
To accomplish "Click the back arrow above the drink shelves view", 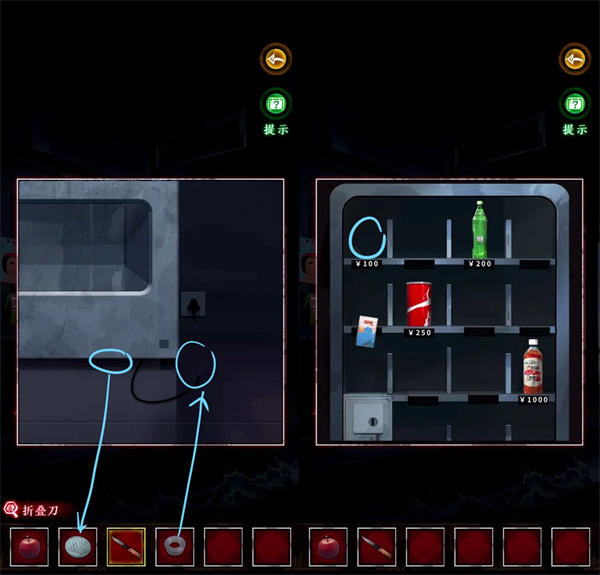I will (574, 59).
